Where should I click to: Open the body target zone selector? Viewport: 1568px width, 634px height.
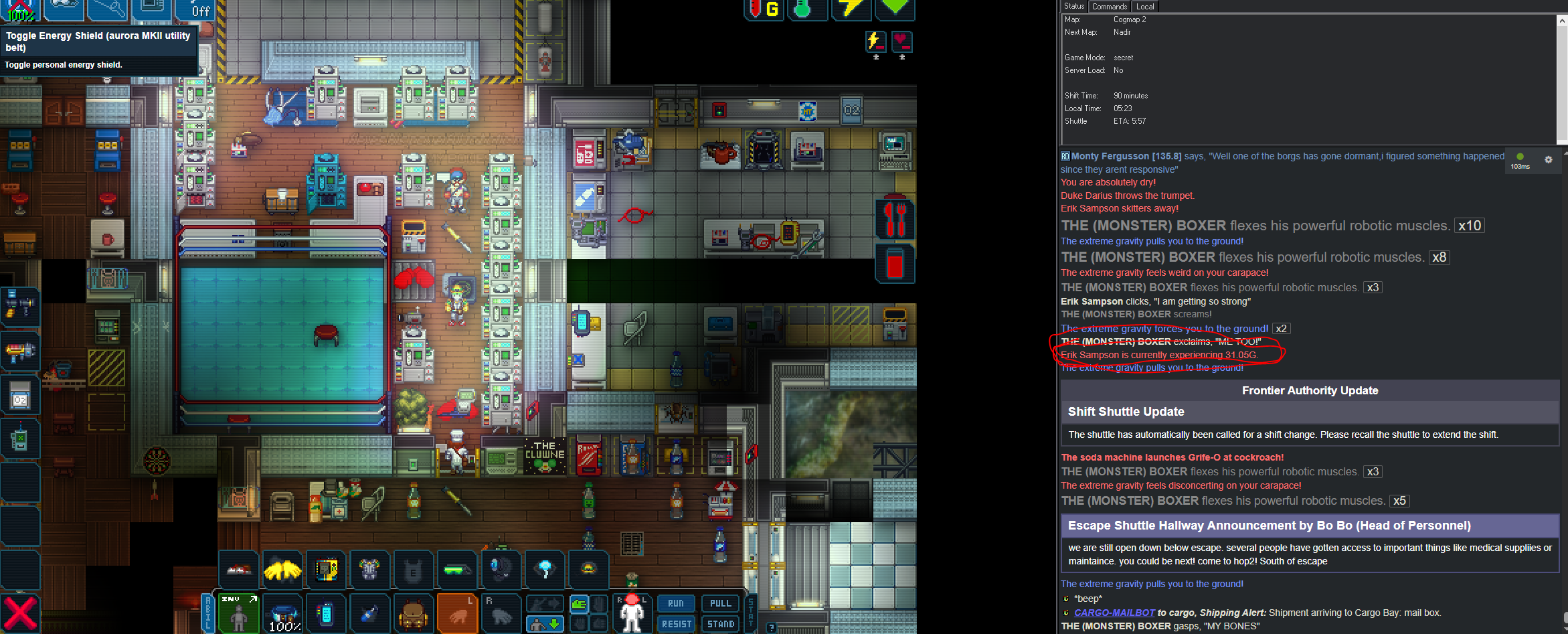[632, 613]
